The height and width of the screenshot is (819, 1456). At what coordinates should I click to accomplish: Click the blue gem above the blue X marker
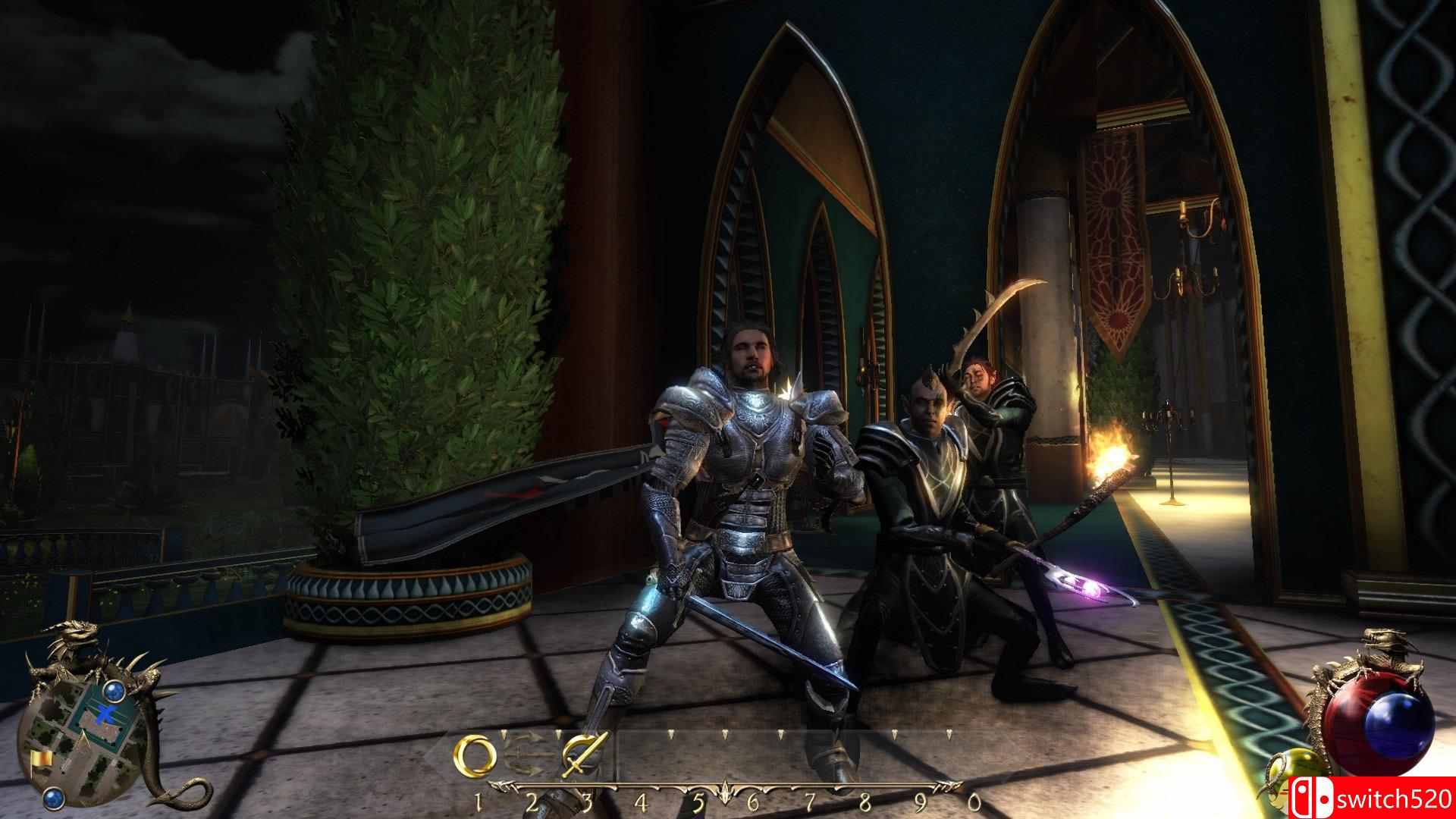115,691
